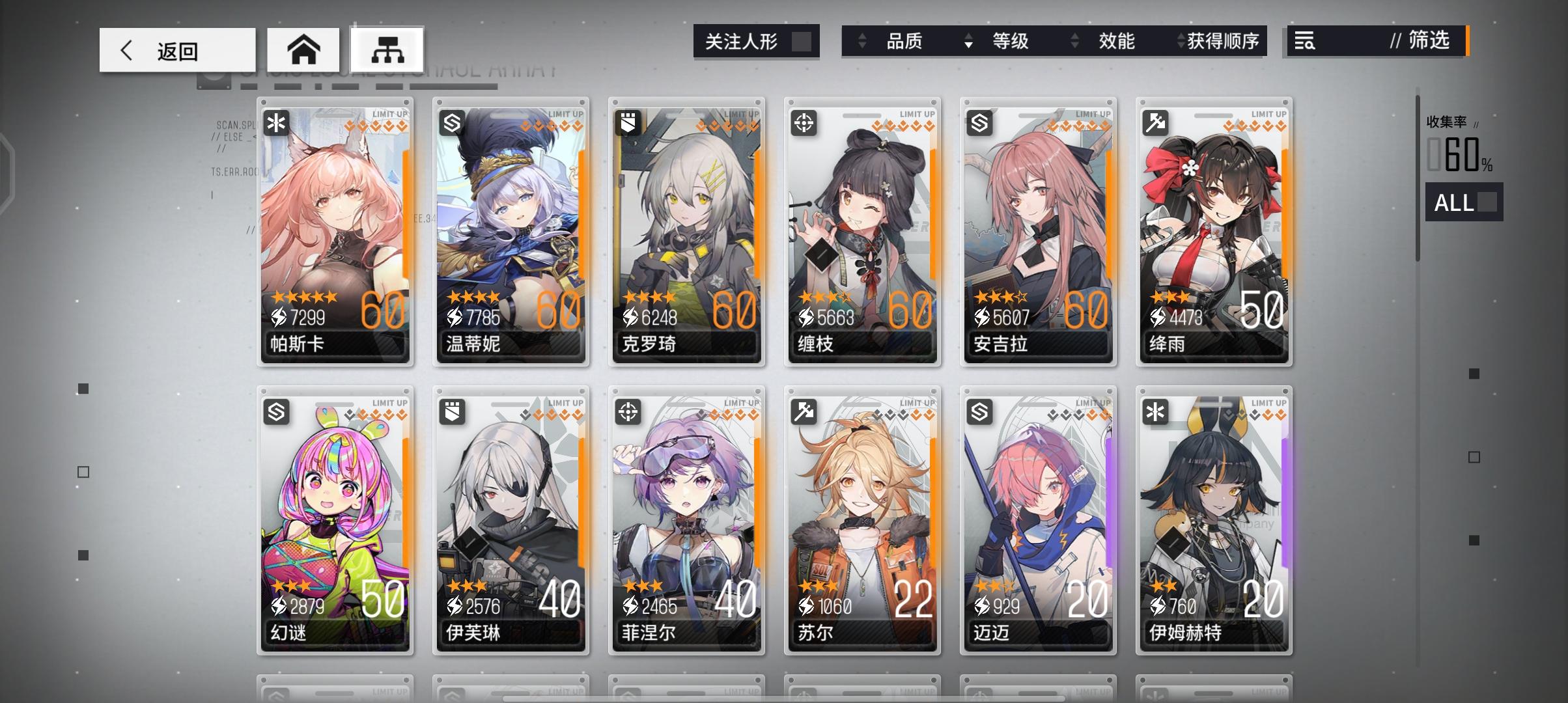The width and height of the screenshot is (1568, 703).
Task: Select the 获得顺序 sort option
Action: (x=1224, y=42)
